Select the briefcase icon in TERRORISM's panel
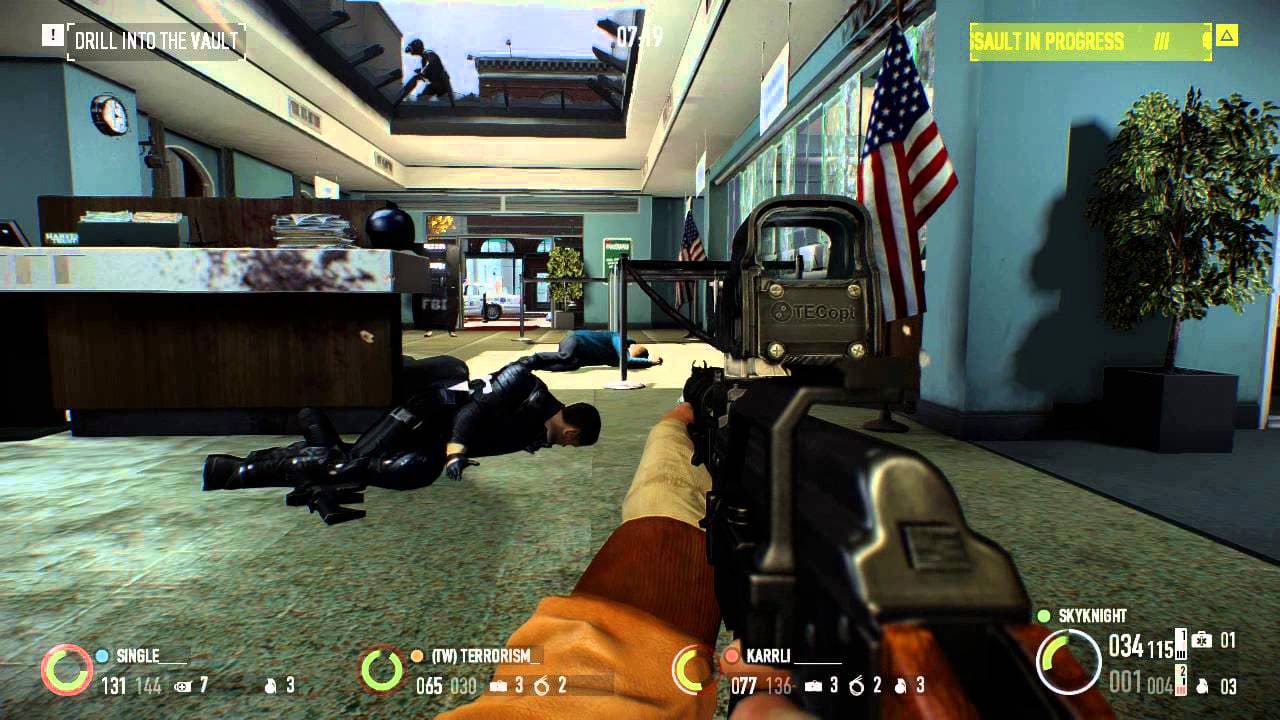 tap(499, 685)
